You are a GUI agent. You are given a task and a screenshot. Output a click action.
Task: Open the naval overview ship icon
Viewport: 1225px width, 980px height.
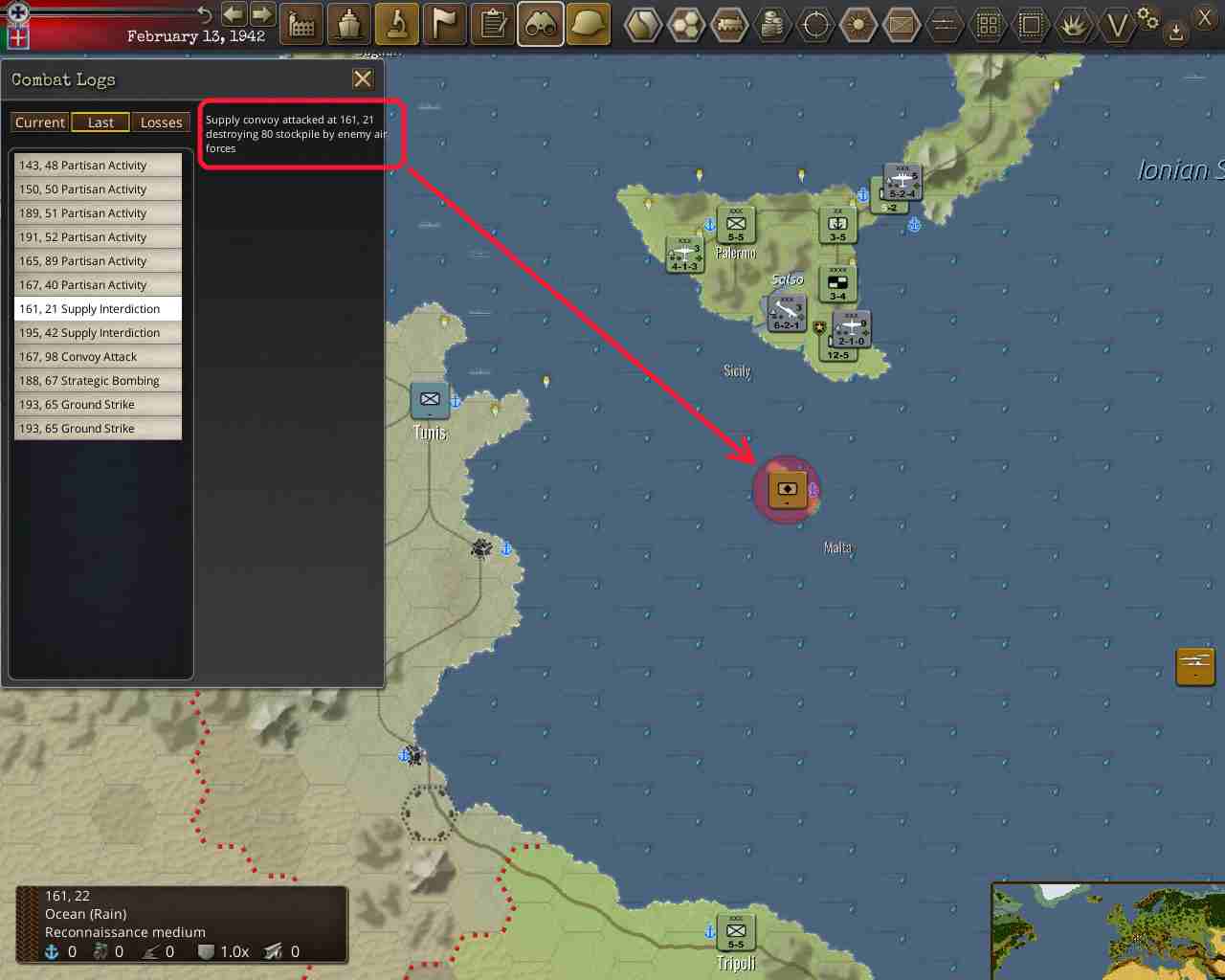tap(348, 25)
